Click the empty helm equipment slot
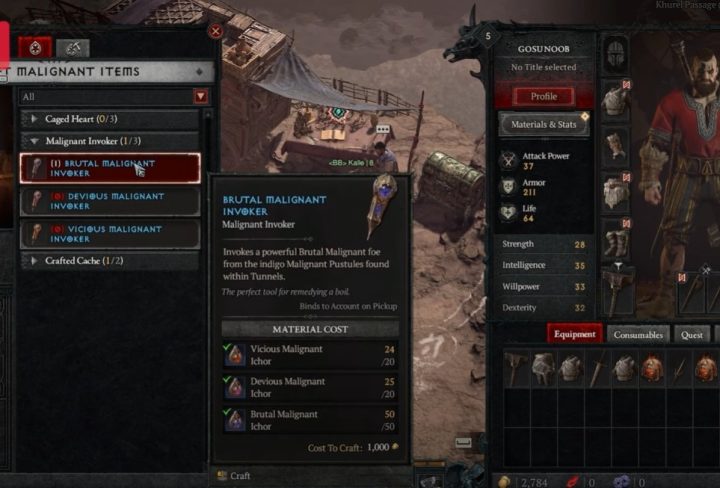 614,54
